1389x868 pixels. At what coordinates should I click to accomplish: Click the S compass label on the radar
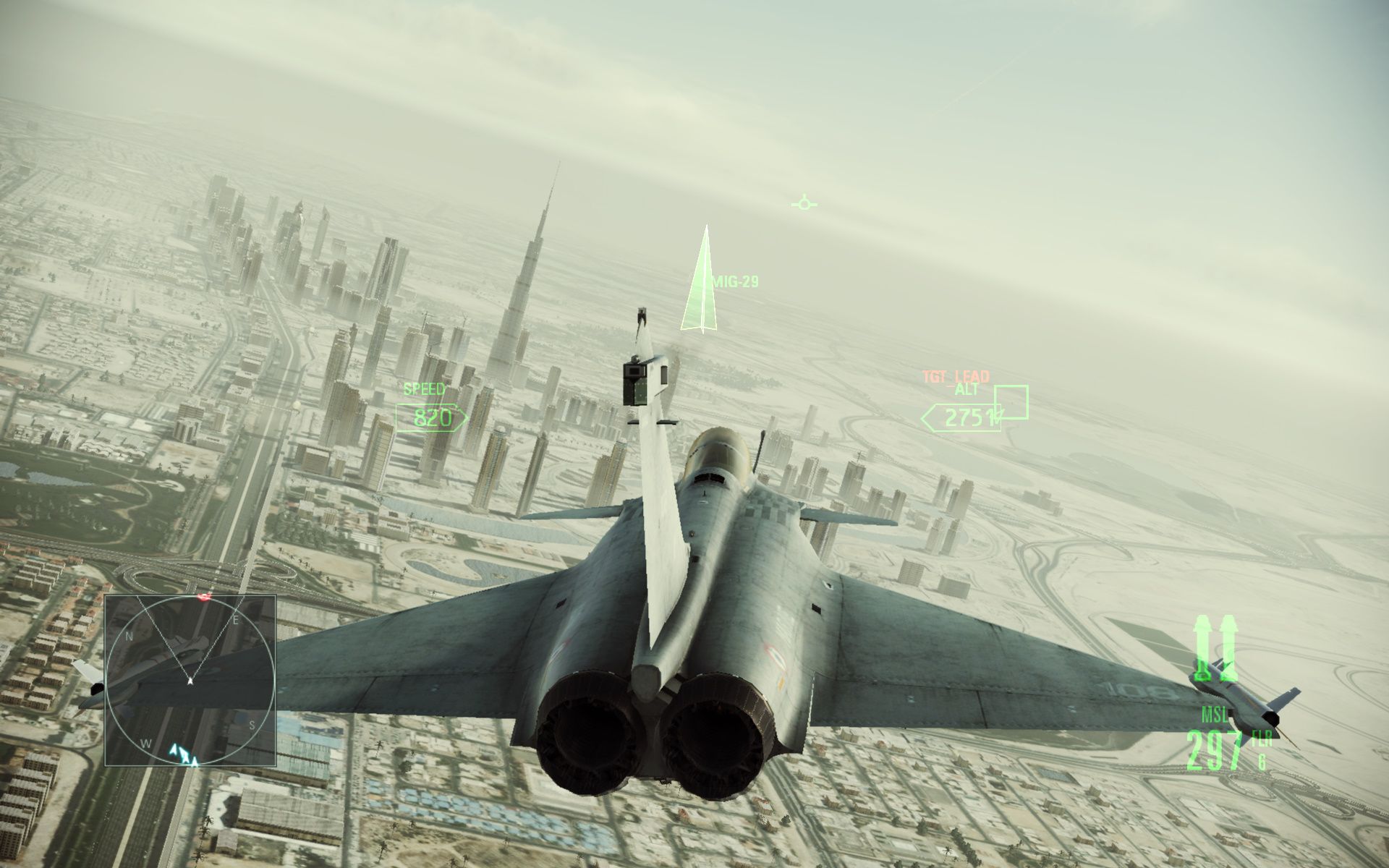click(x=252, y=726)
